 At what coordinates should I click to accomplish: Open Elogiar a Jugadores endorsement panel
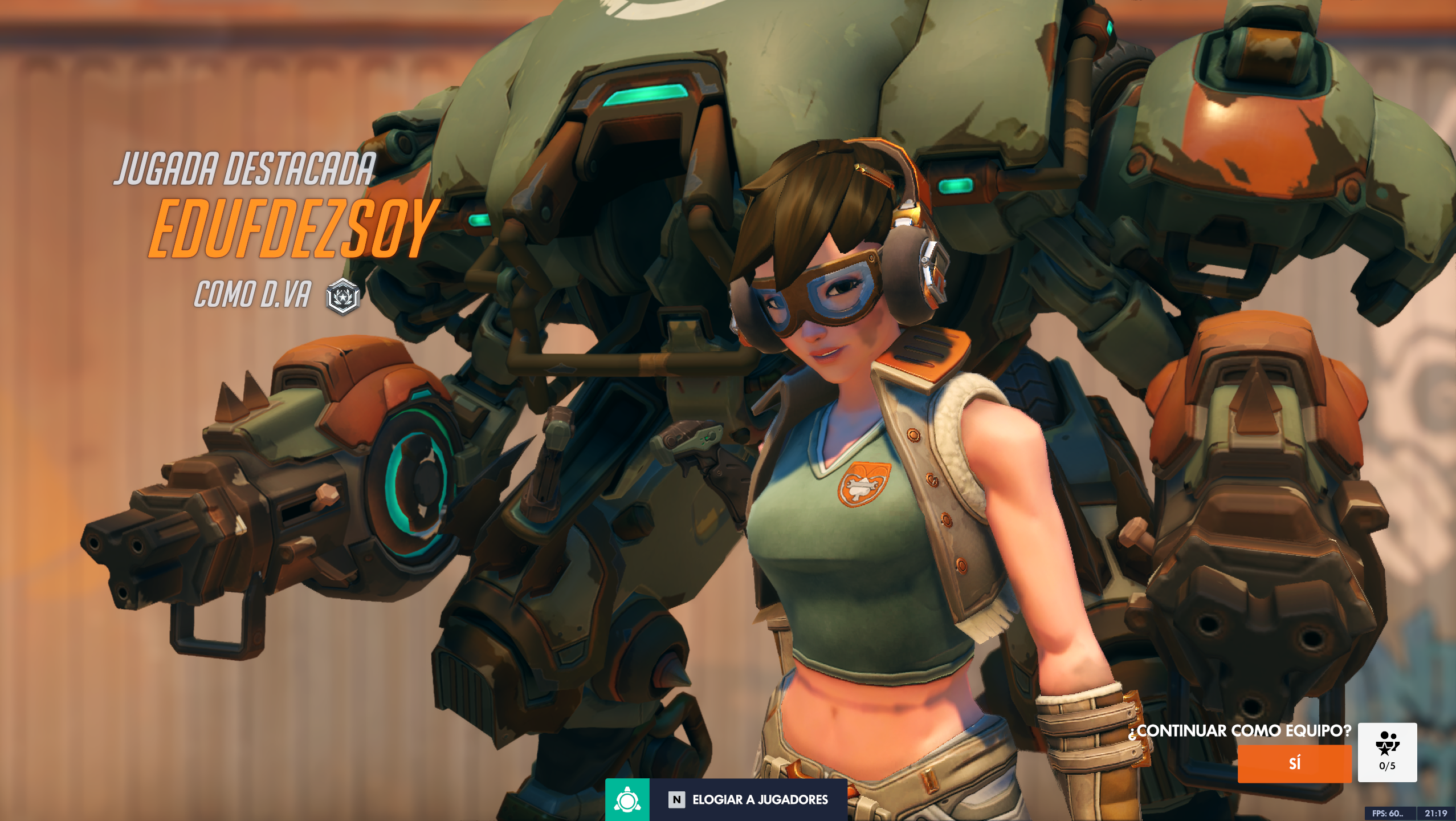pos(748,799)
